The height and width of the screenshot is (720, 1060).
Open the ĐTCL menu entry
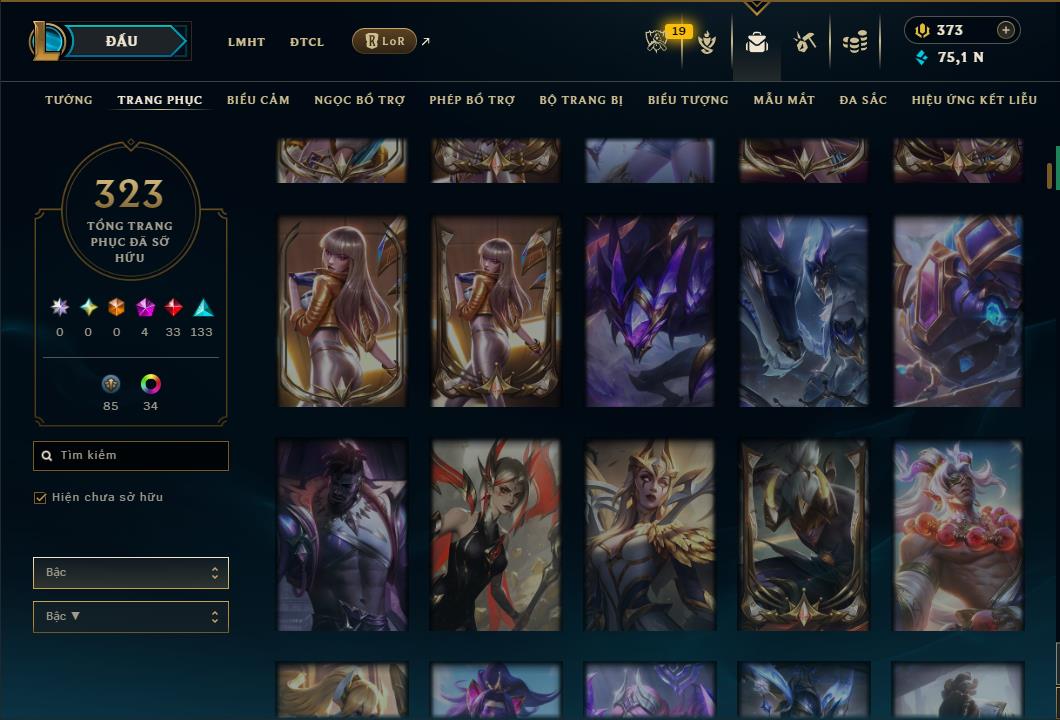point(307,42)
